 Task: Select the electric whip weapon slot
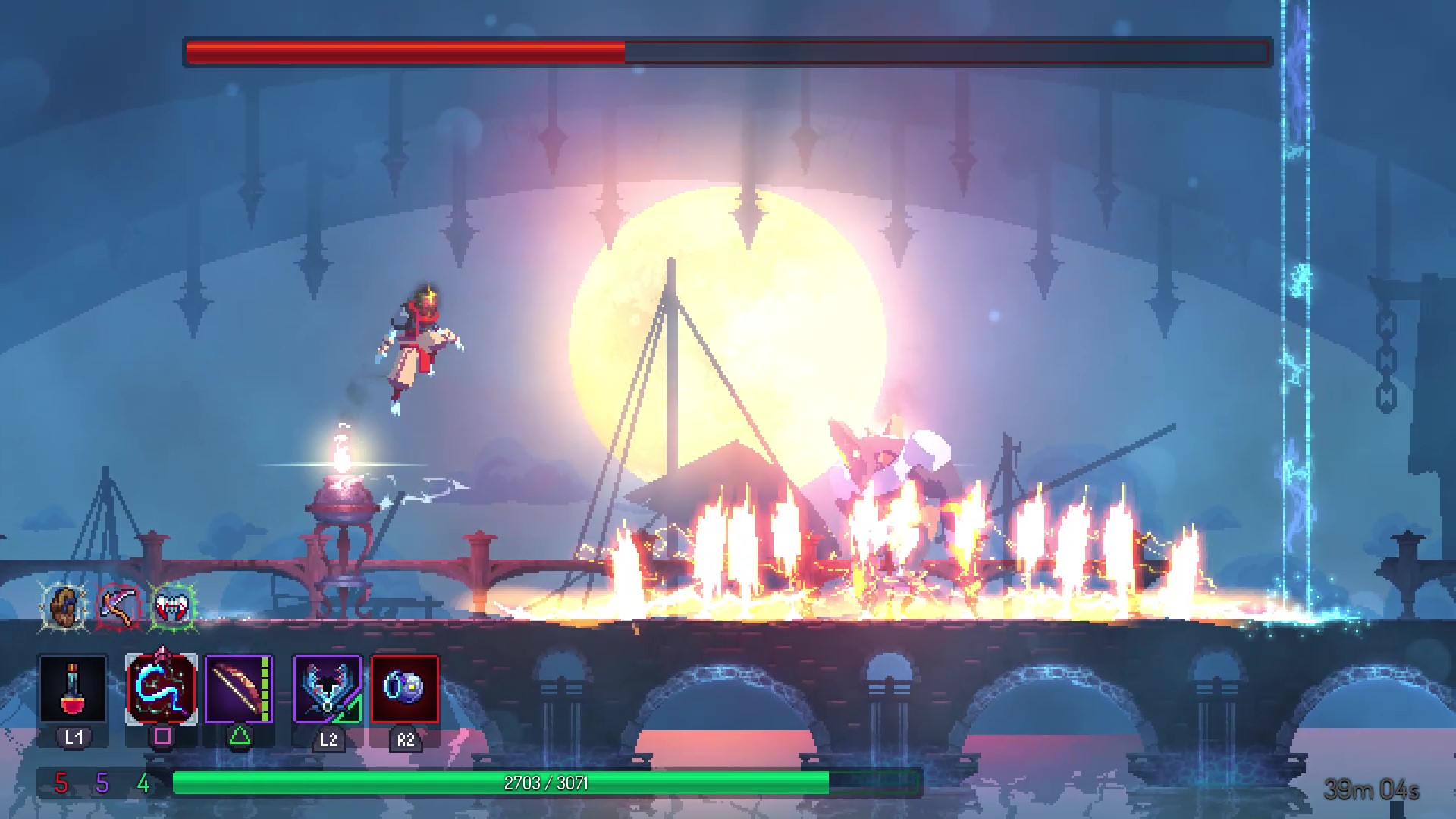point(162,689)
